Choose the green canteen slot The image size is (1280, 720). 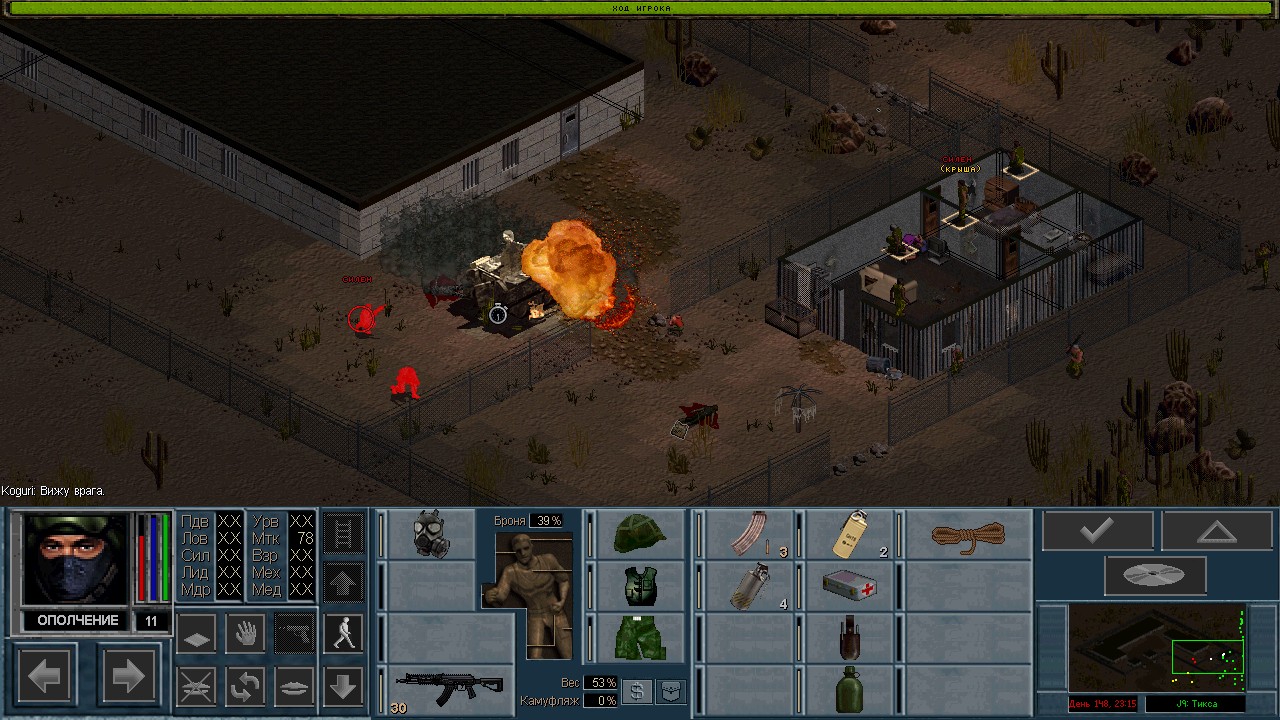(x=851, y=689)
